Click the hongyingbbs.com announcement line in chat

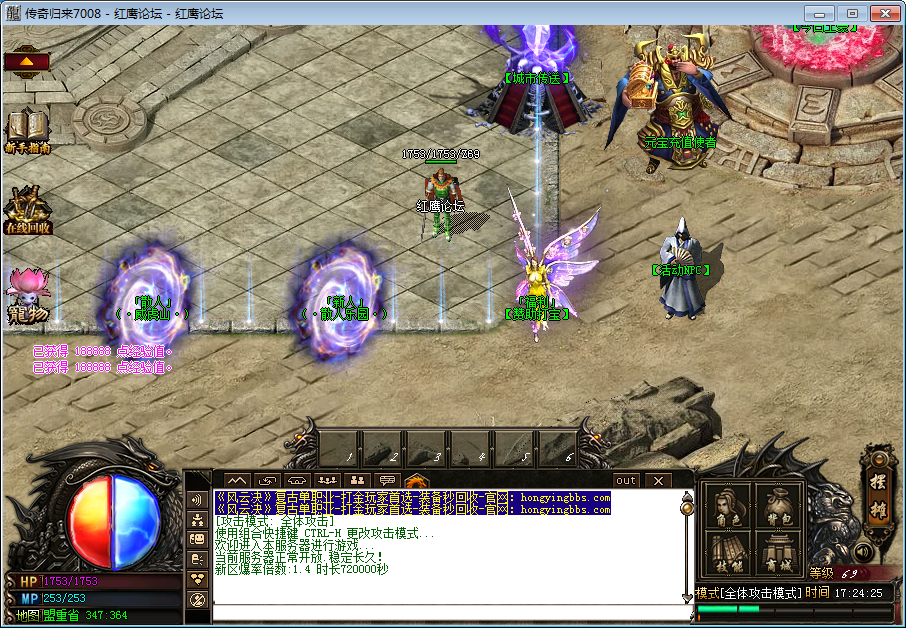(x=412, y=497)
